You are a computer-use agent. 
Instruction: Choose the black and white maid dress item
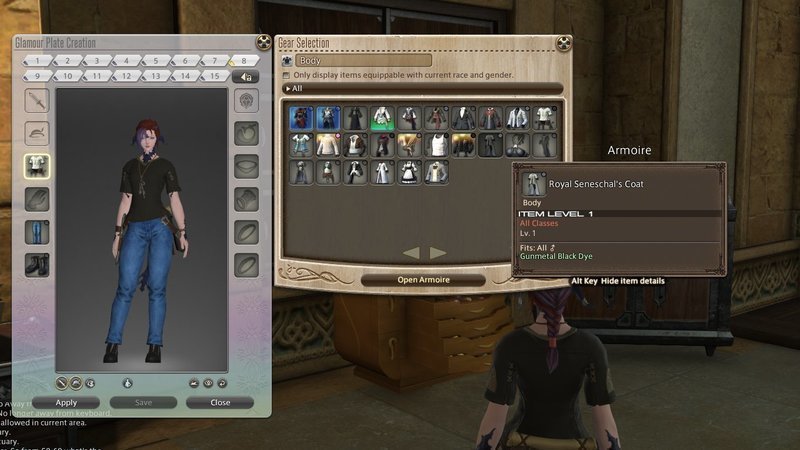(409, 171)
